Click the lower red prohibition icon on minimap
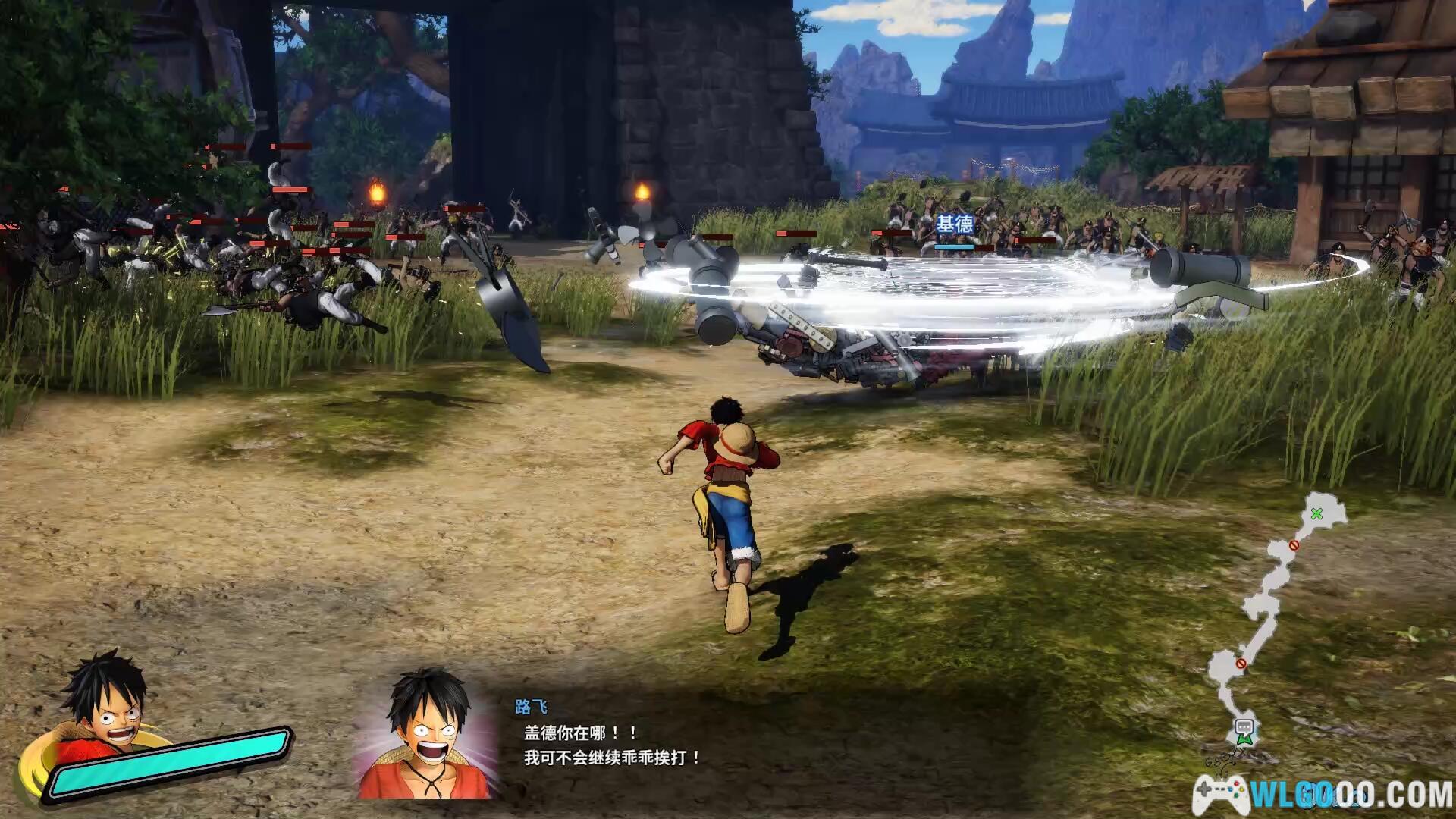This screenshot has width=1456, height=819. (1241, 664)
